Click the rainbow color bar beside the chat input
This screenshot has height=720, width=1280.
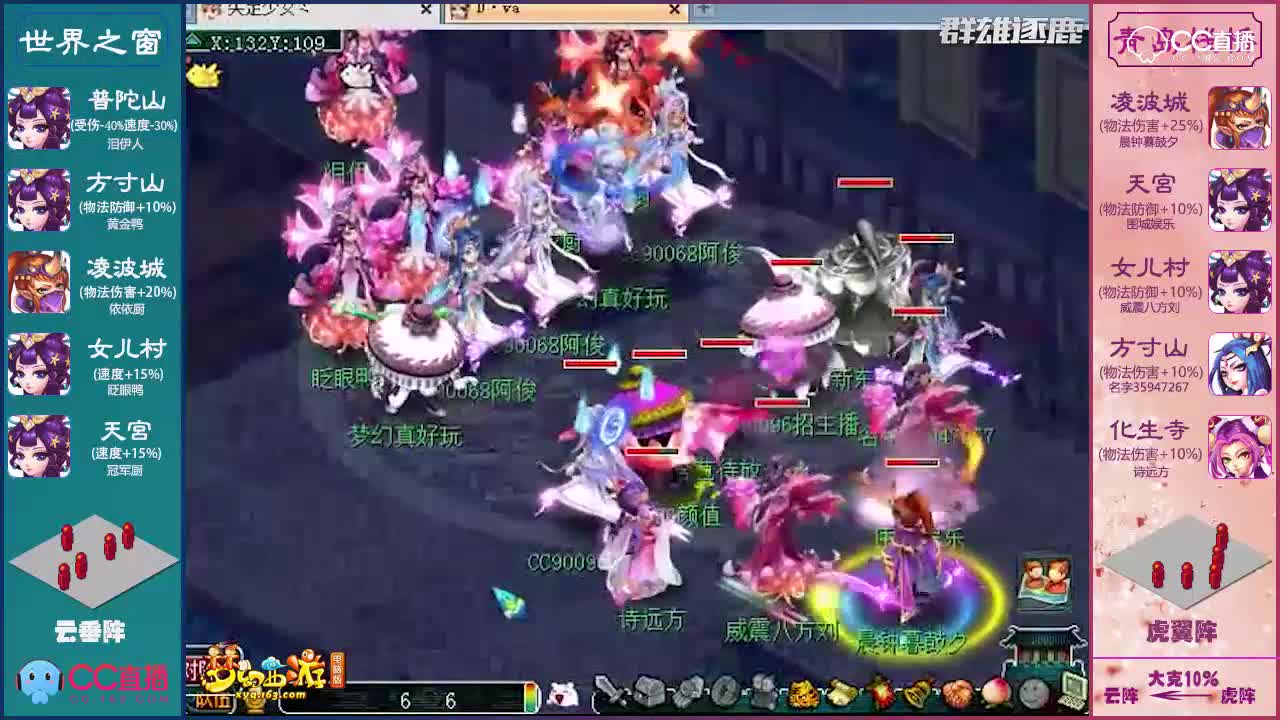click(530, 694)
